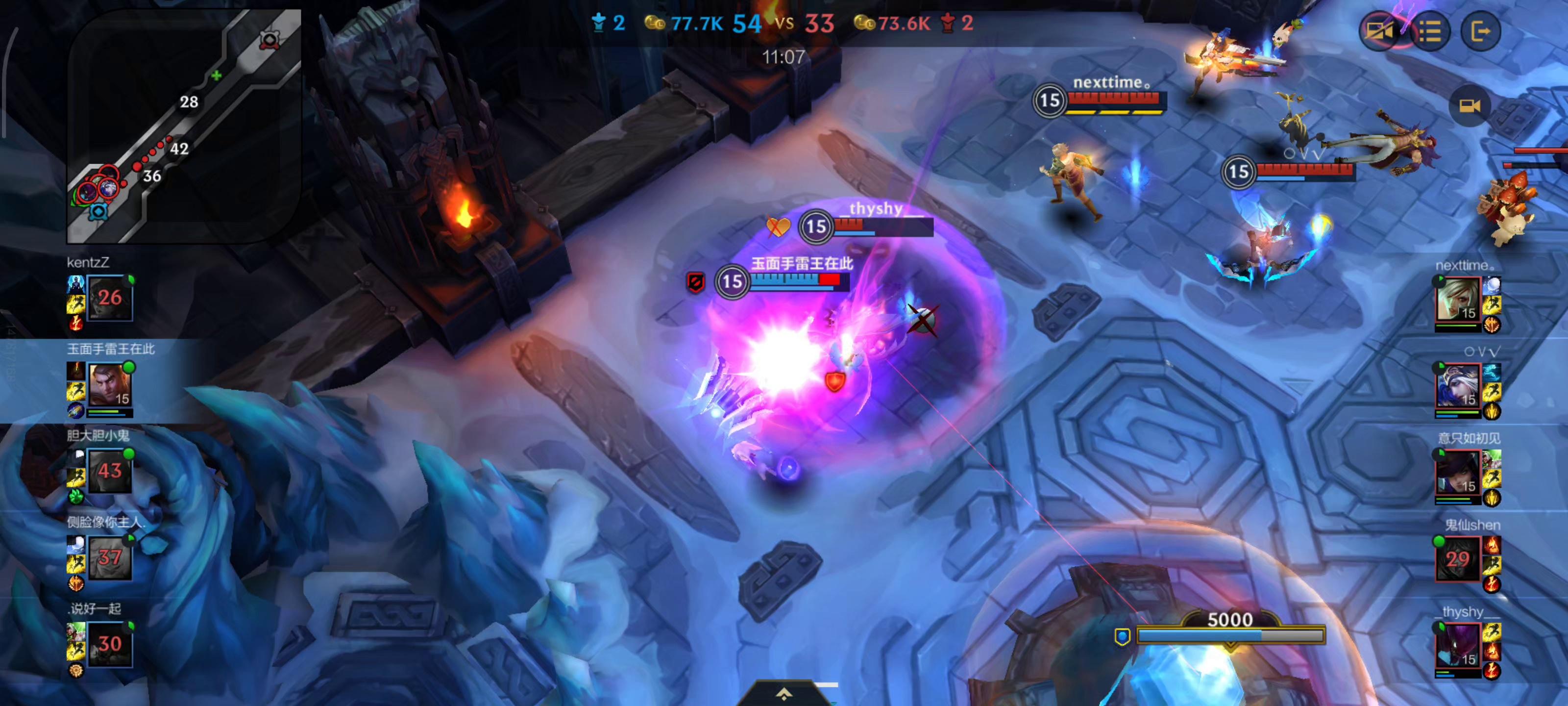Image resolution: width=1568 pixels, height=706 pixels.
Task: Open the scoreboard list button
Action: [1430, 30]
